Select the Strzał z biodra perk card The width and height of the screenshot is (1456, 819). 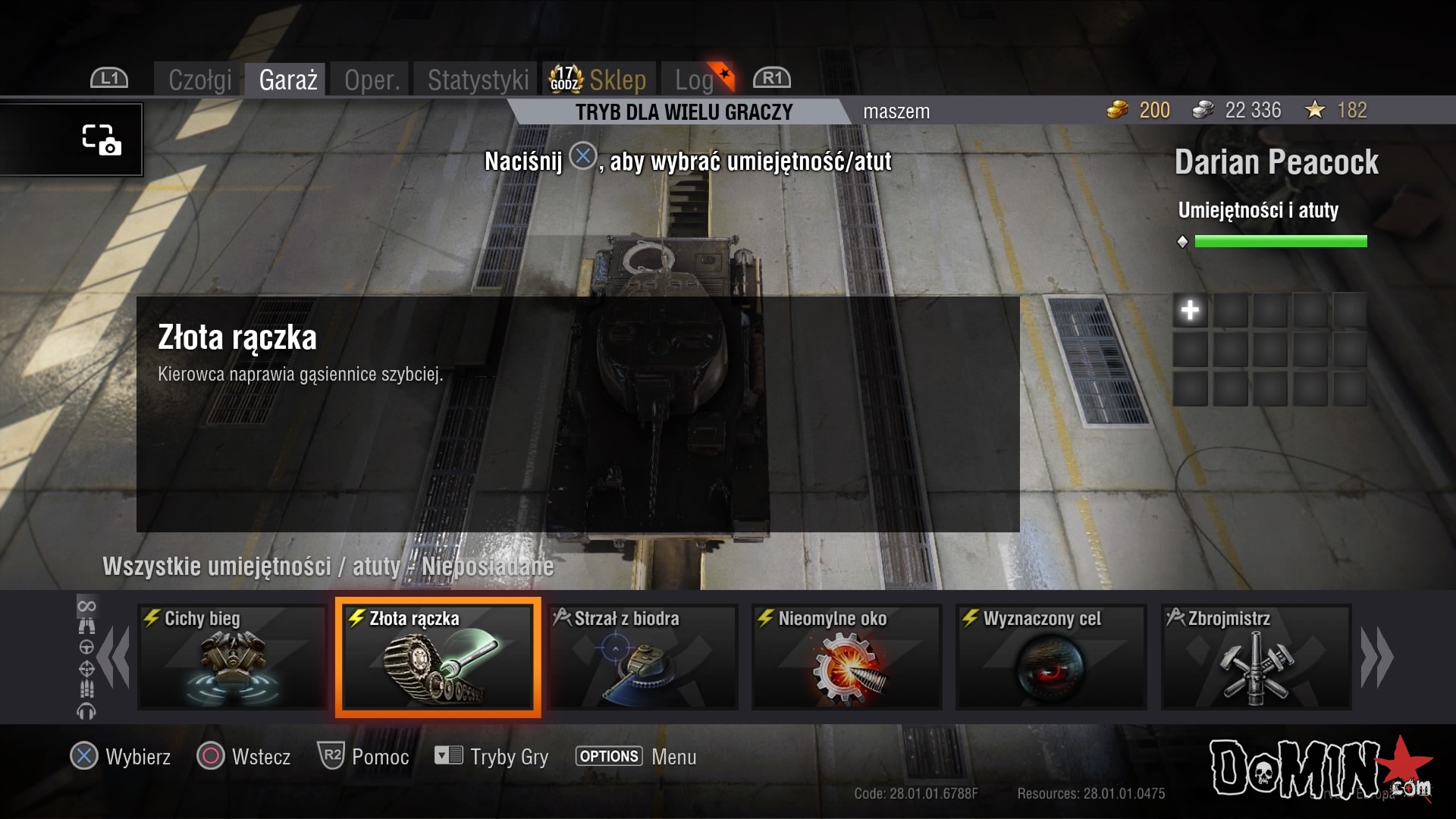click(642, 657)
